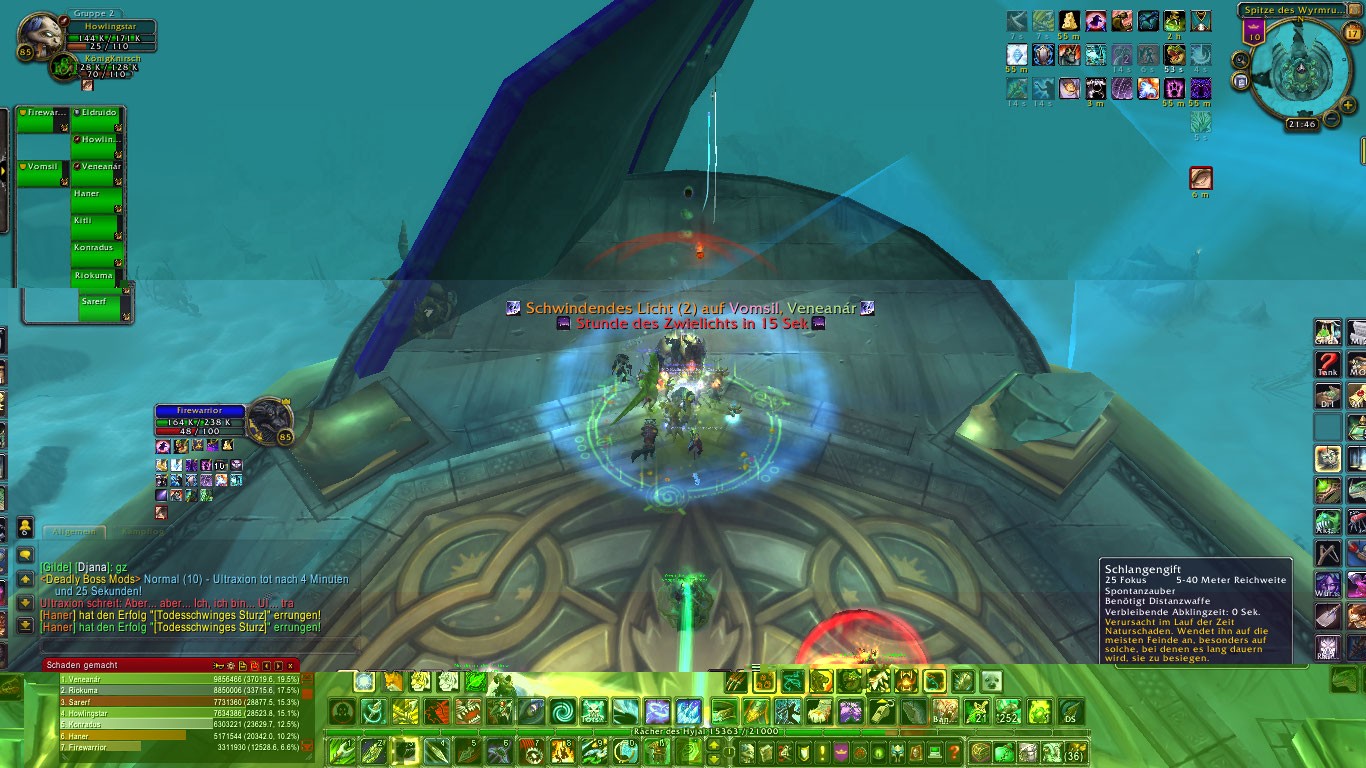Click the eye debuff icon with 6 m
The image size is (1366, 768).
pyautogui.click(x=1200, y=178)
